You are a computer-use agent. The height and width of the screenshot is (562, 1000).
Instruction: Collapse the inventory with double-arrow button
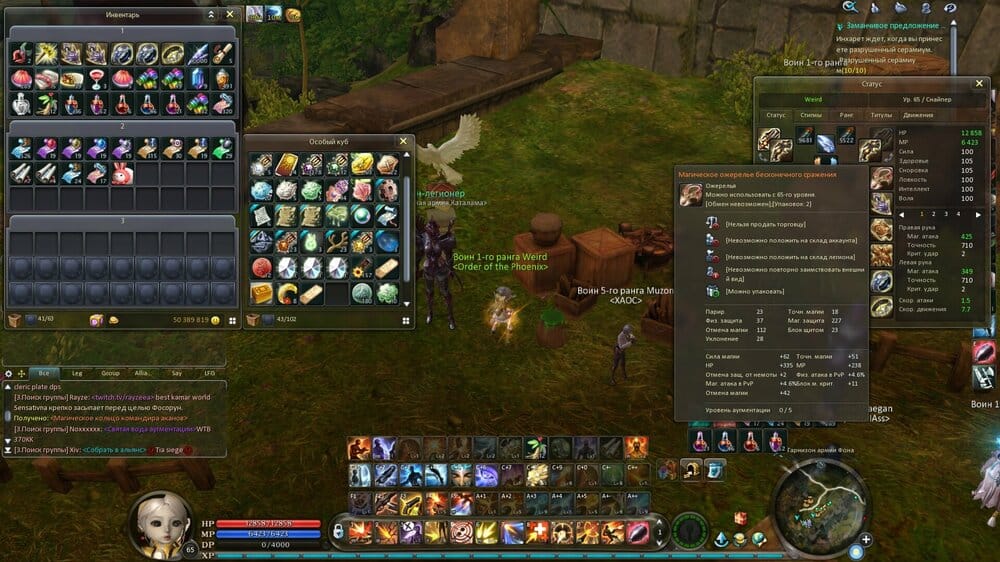point(211,15)
